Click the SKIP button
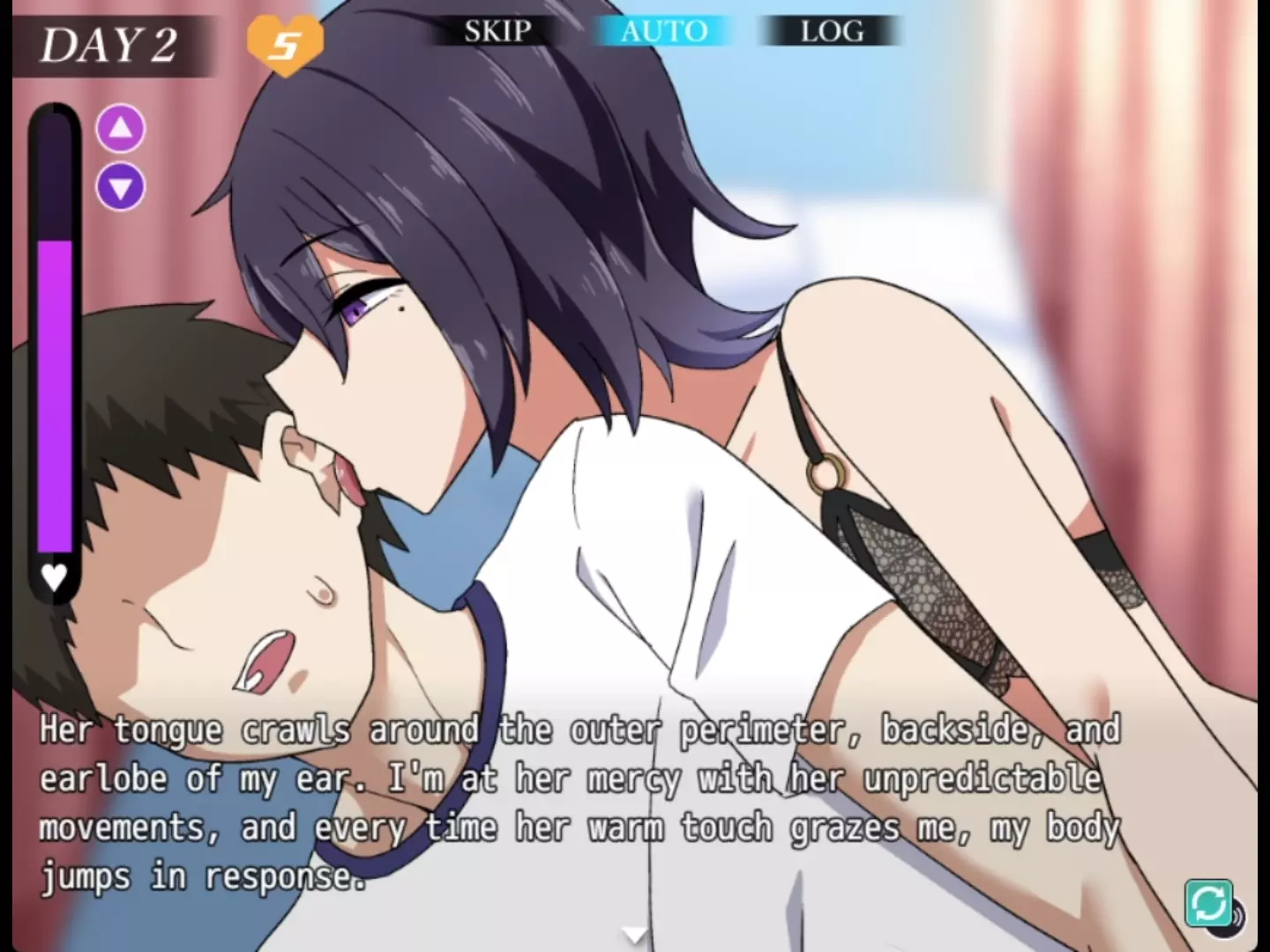 497,32
